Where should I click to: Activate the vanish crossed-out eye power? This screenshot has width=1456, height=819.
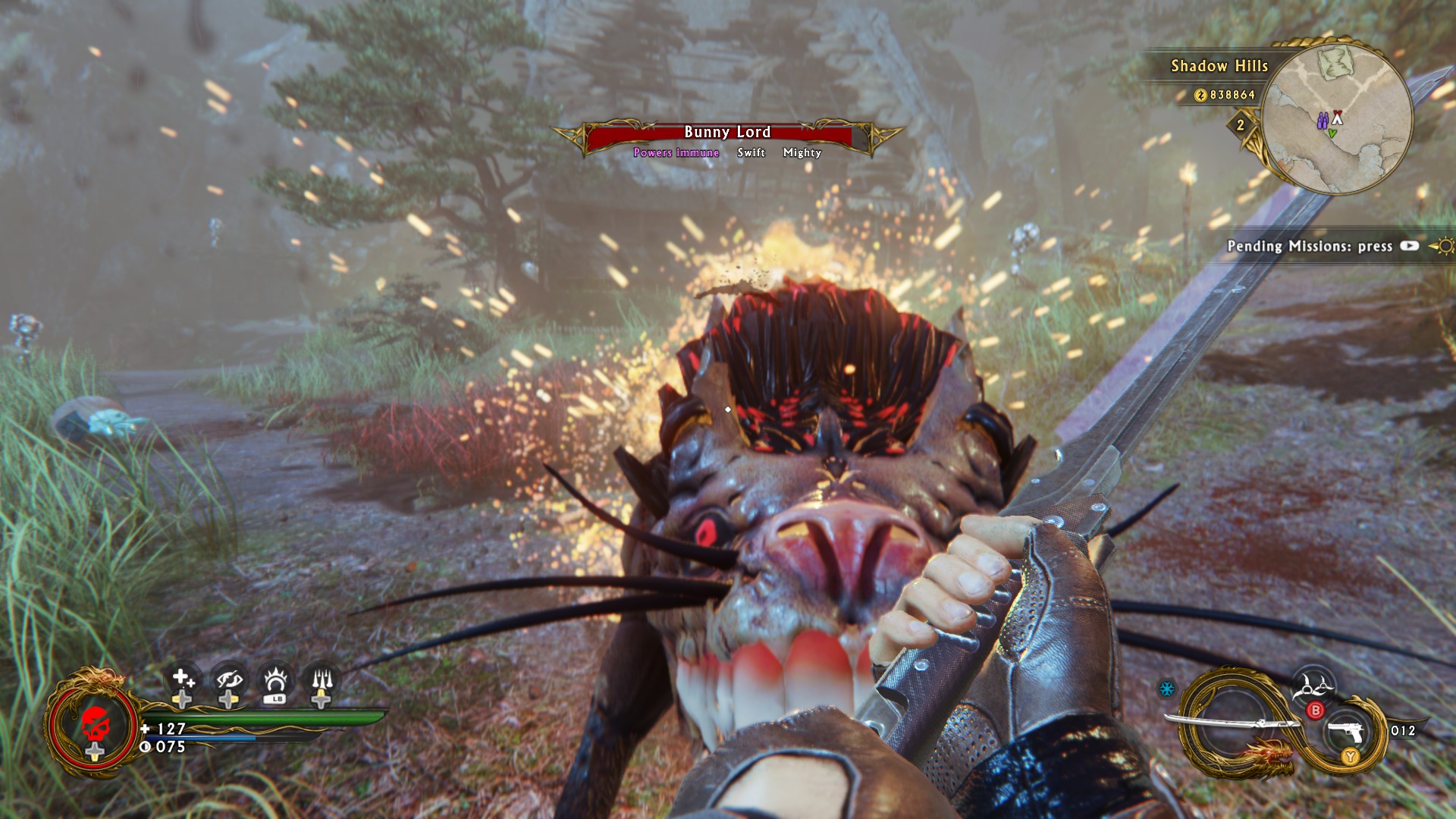228,678
